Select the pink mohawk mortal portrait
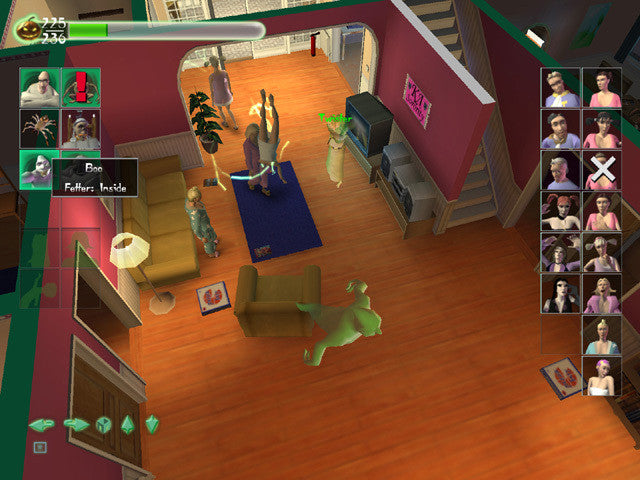 click(x=602, y=375)
